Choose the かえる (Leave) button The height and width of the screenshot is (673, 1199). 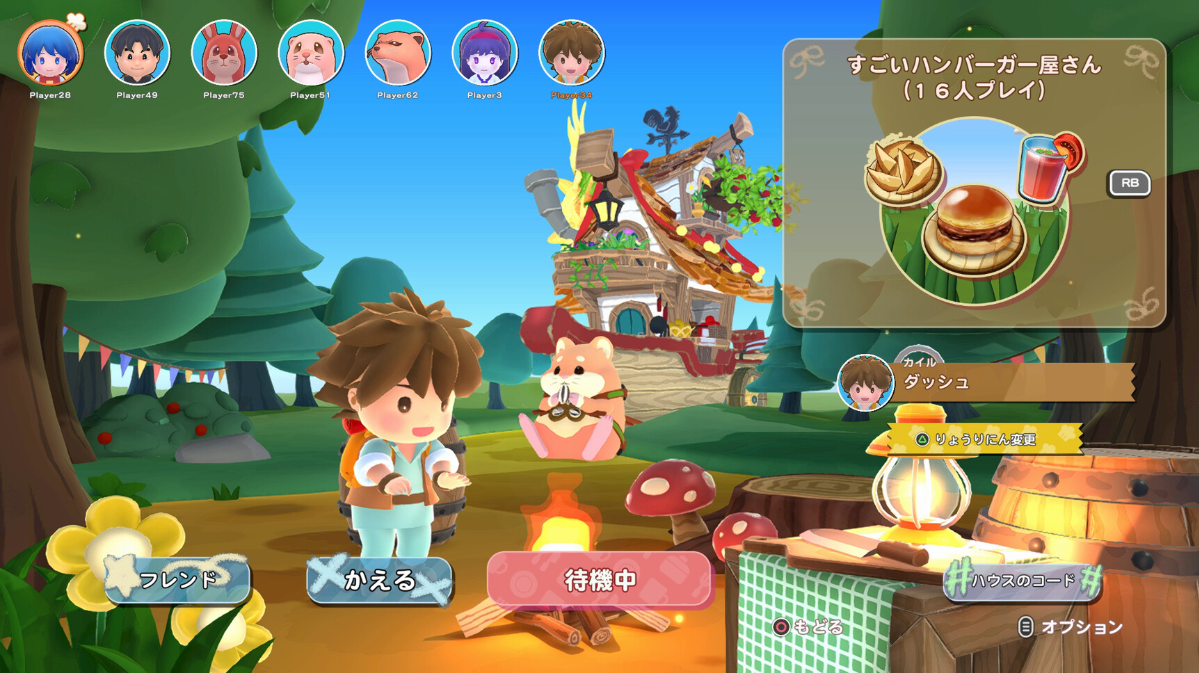(379, 580)
